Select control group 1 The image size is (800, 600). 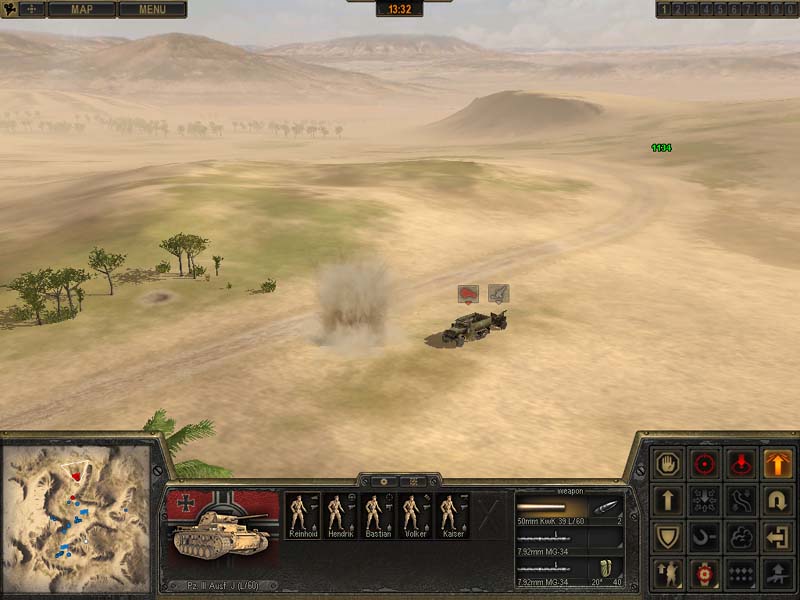pos(663,10)
